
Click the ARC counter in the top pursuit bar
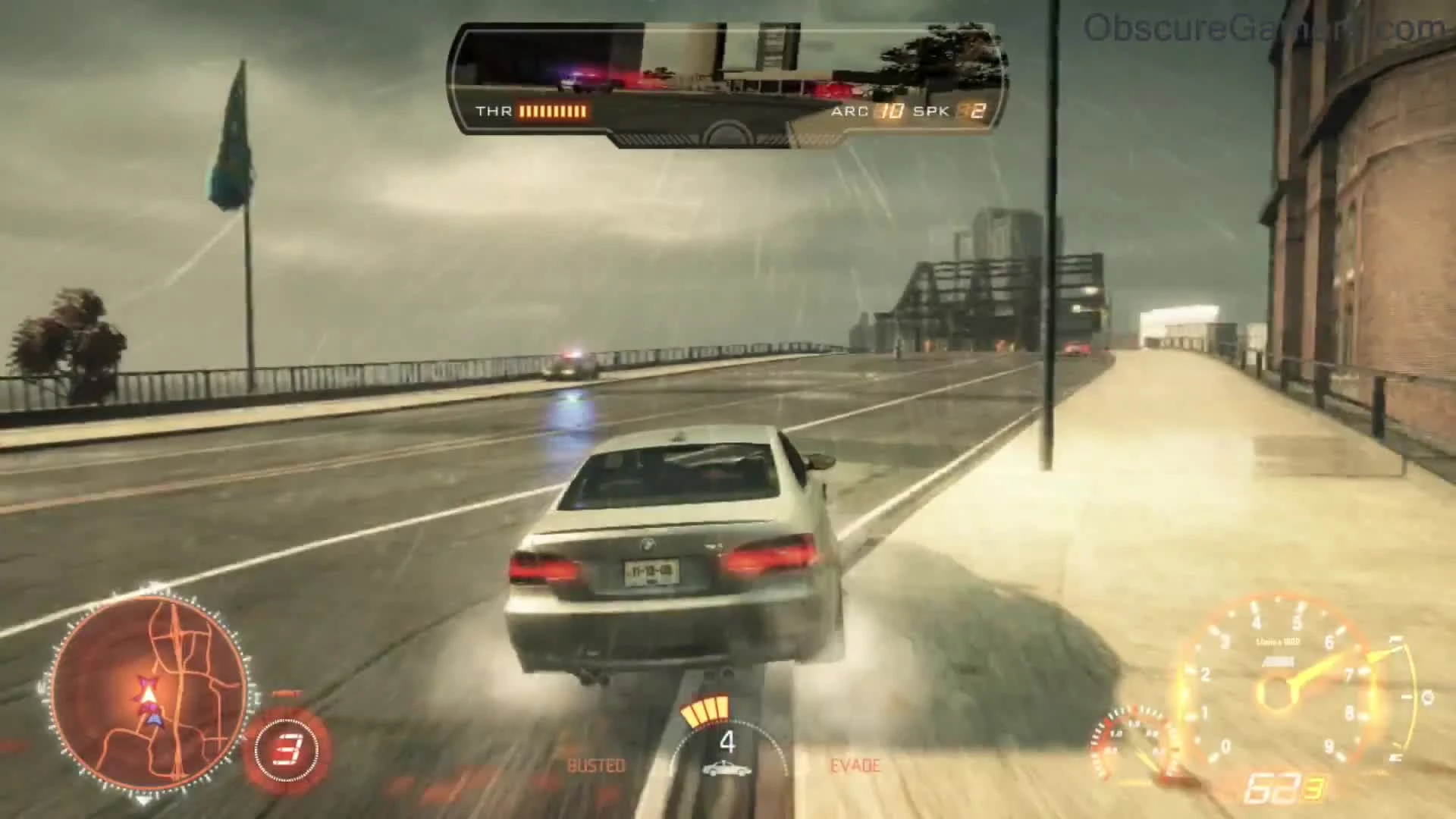(887, 111)
